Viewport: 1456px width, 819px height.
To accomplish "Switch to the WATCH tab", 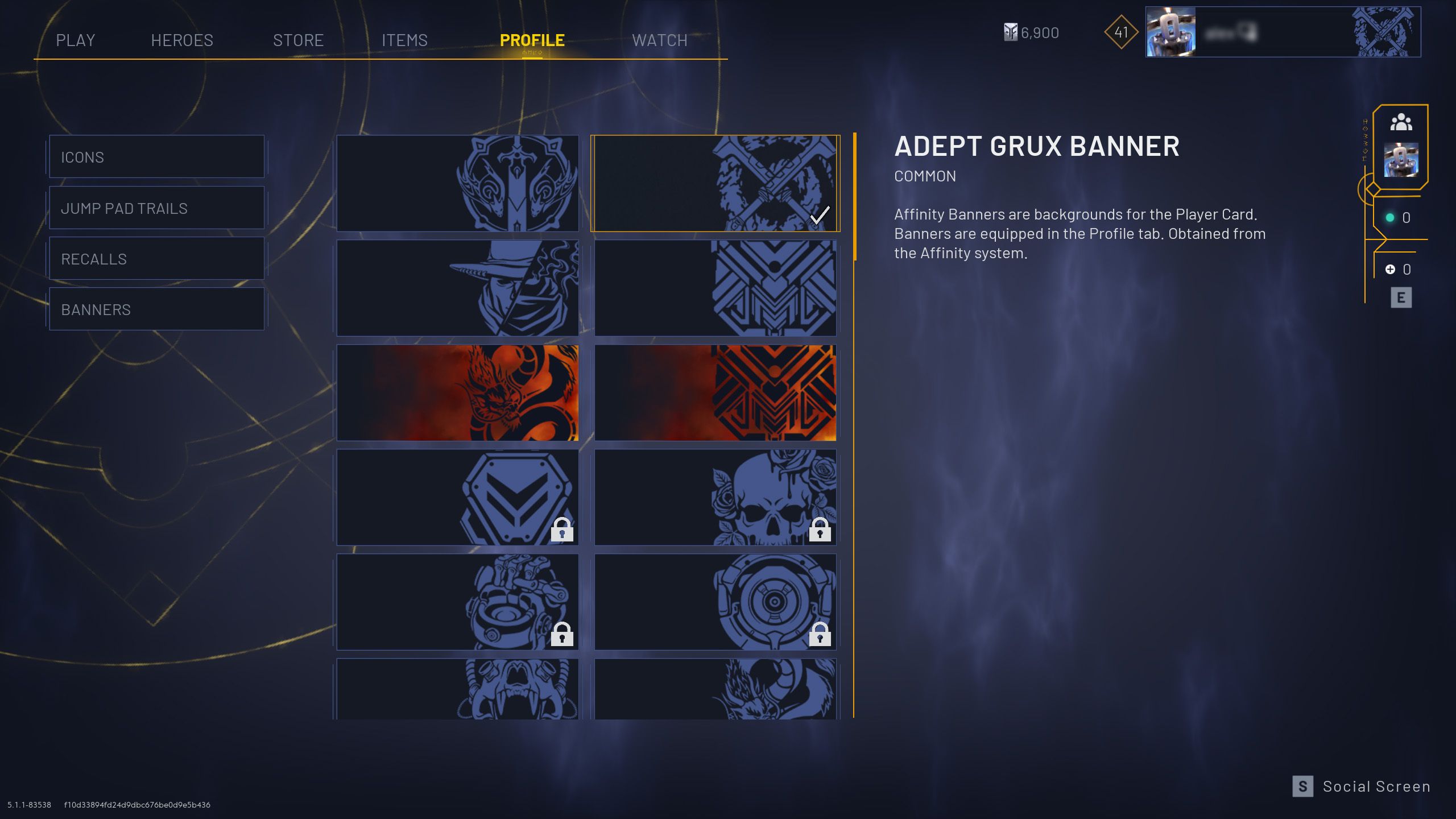I will point(660,40).
